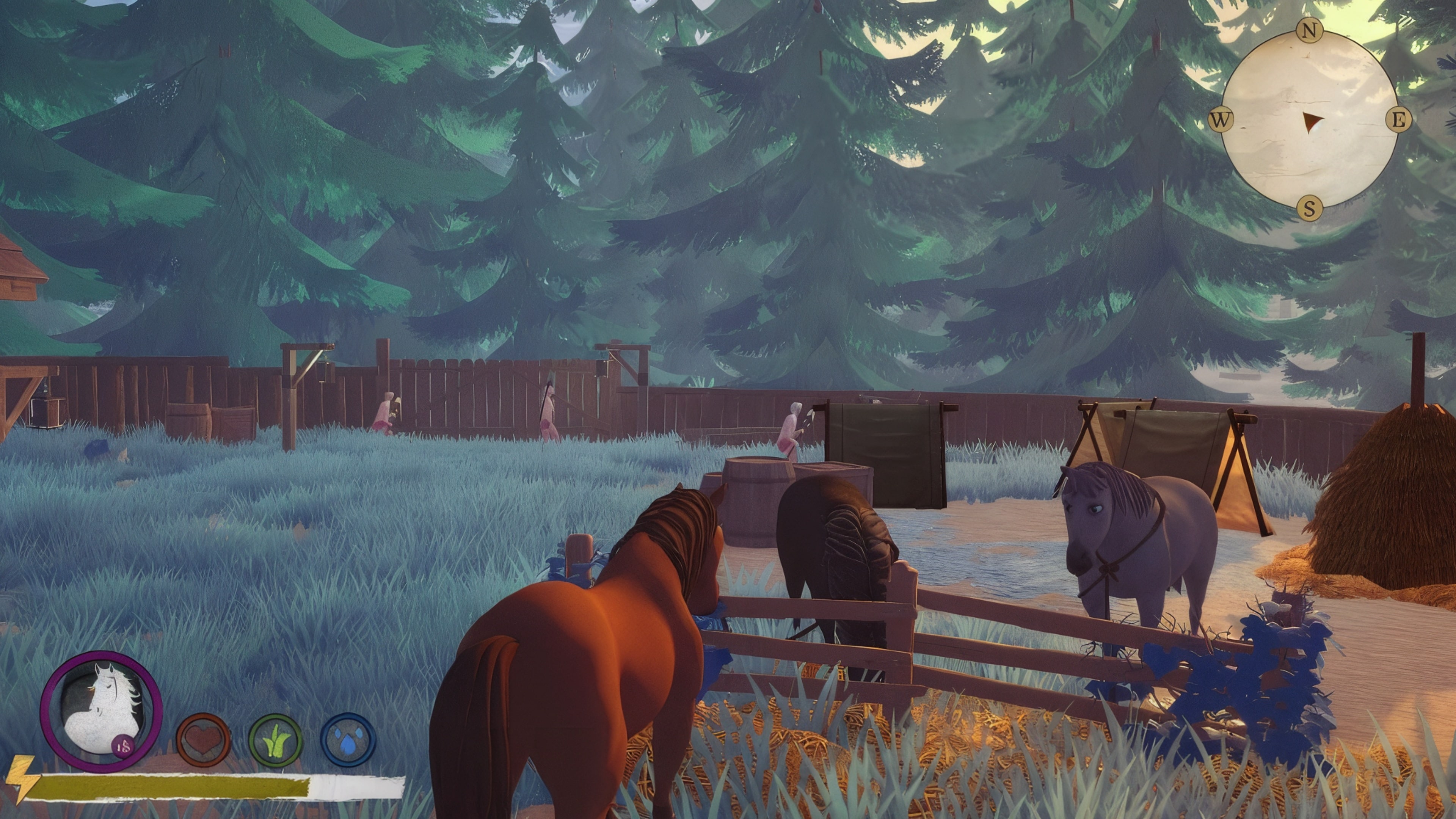Click the W marker on the compass
Viewport: 1456px width, 819px height.
point(1221,120)
